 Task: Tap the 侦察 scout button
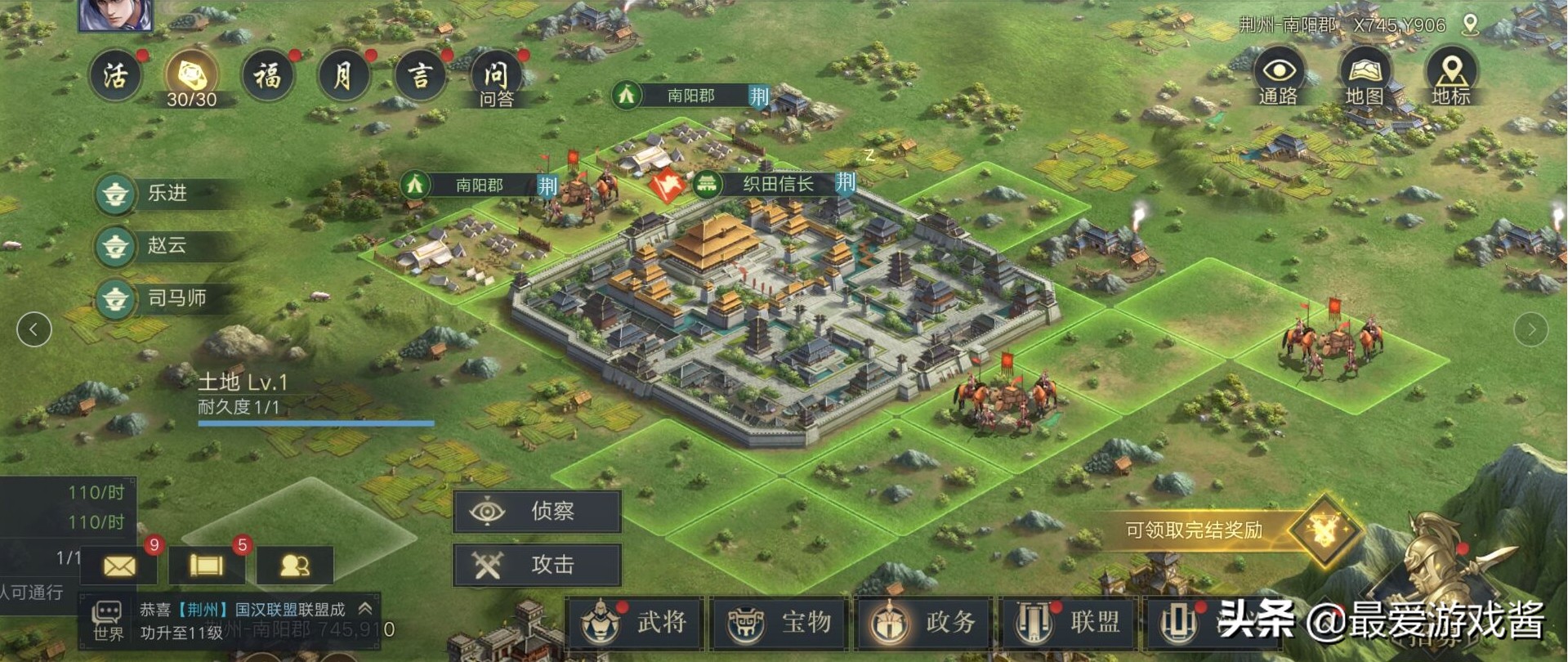click(537, 512)
